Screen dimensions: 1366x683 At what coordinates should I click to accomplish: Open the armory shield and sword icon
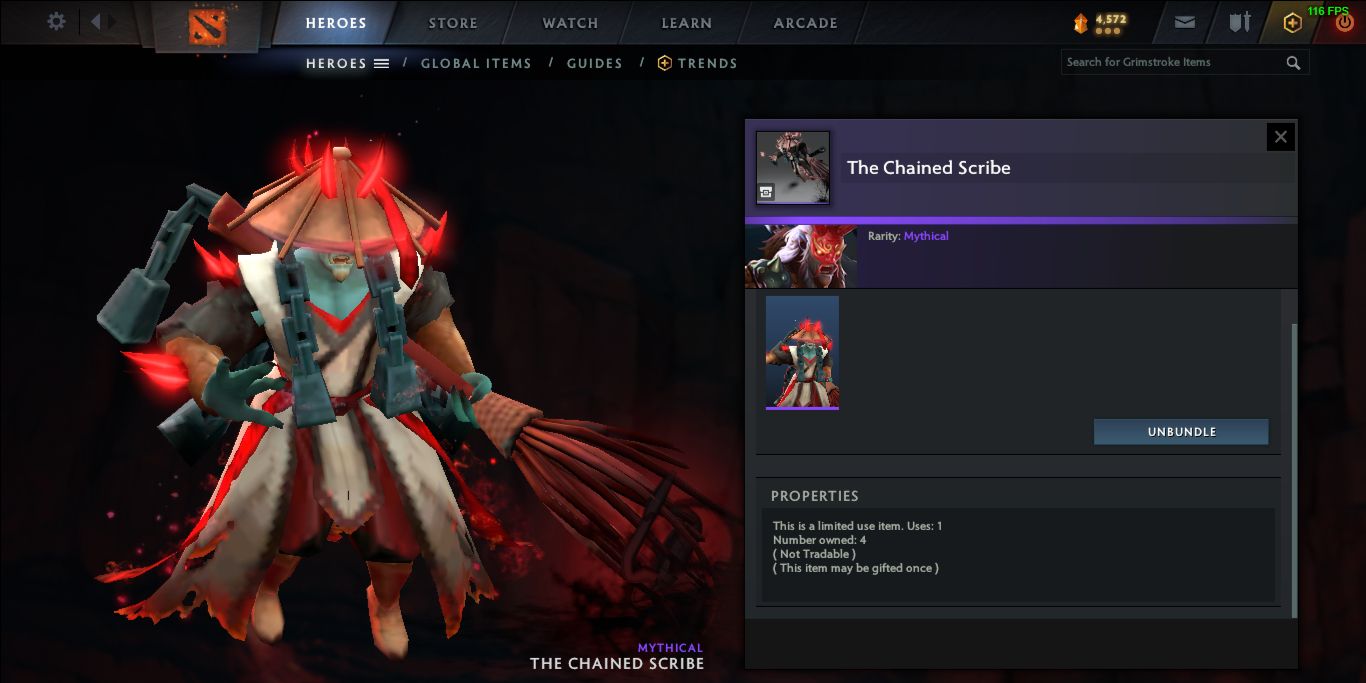click(x=1240, y=23)
